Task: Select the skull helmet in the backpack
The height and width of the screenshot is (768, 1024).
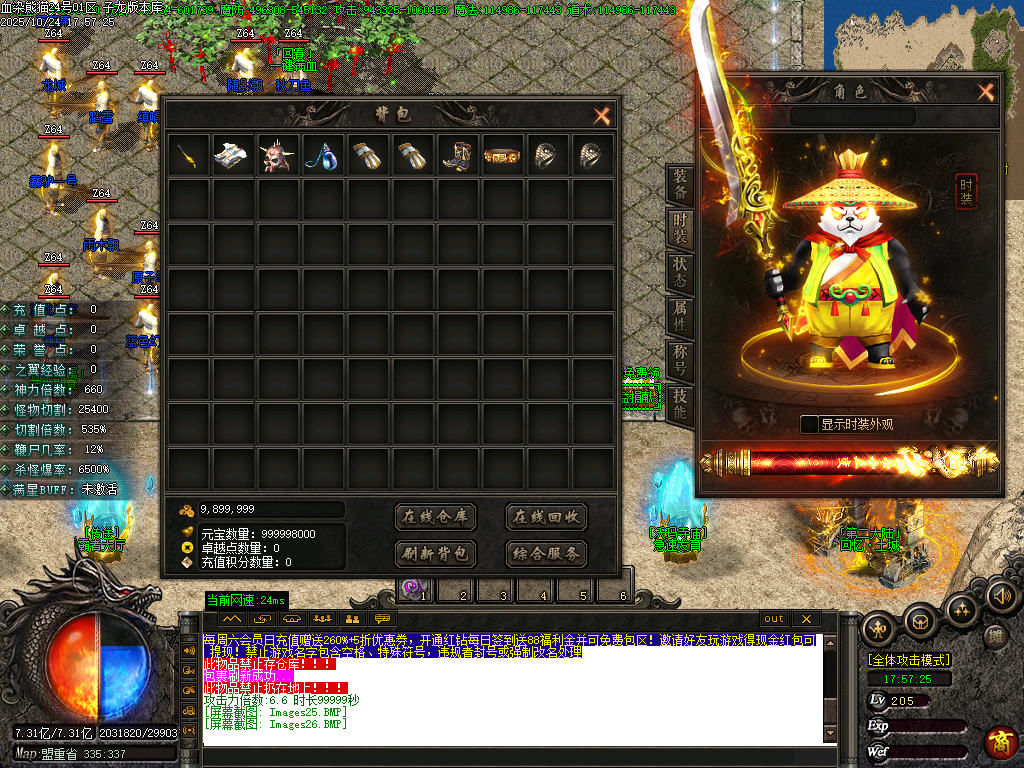Action: [x=278, y=156]
